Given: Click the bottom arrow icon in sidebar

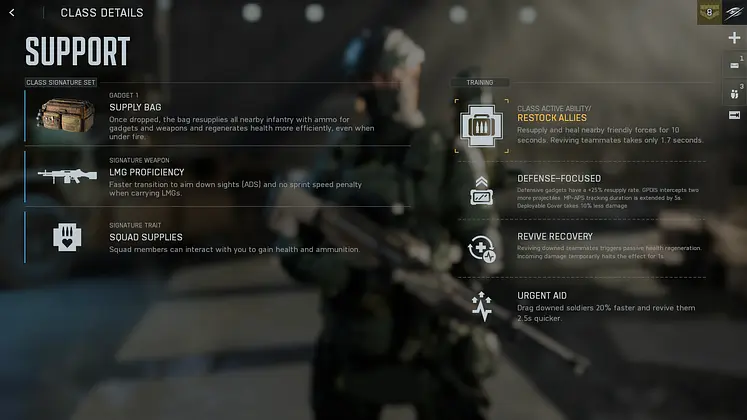Looking at the screenshot, I should tap(735, 116).
